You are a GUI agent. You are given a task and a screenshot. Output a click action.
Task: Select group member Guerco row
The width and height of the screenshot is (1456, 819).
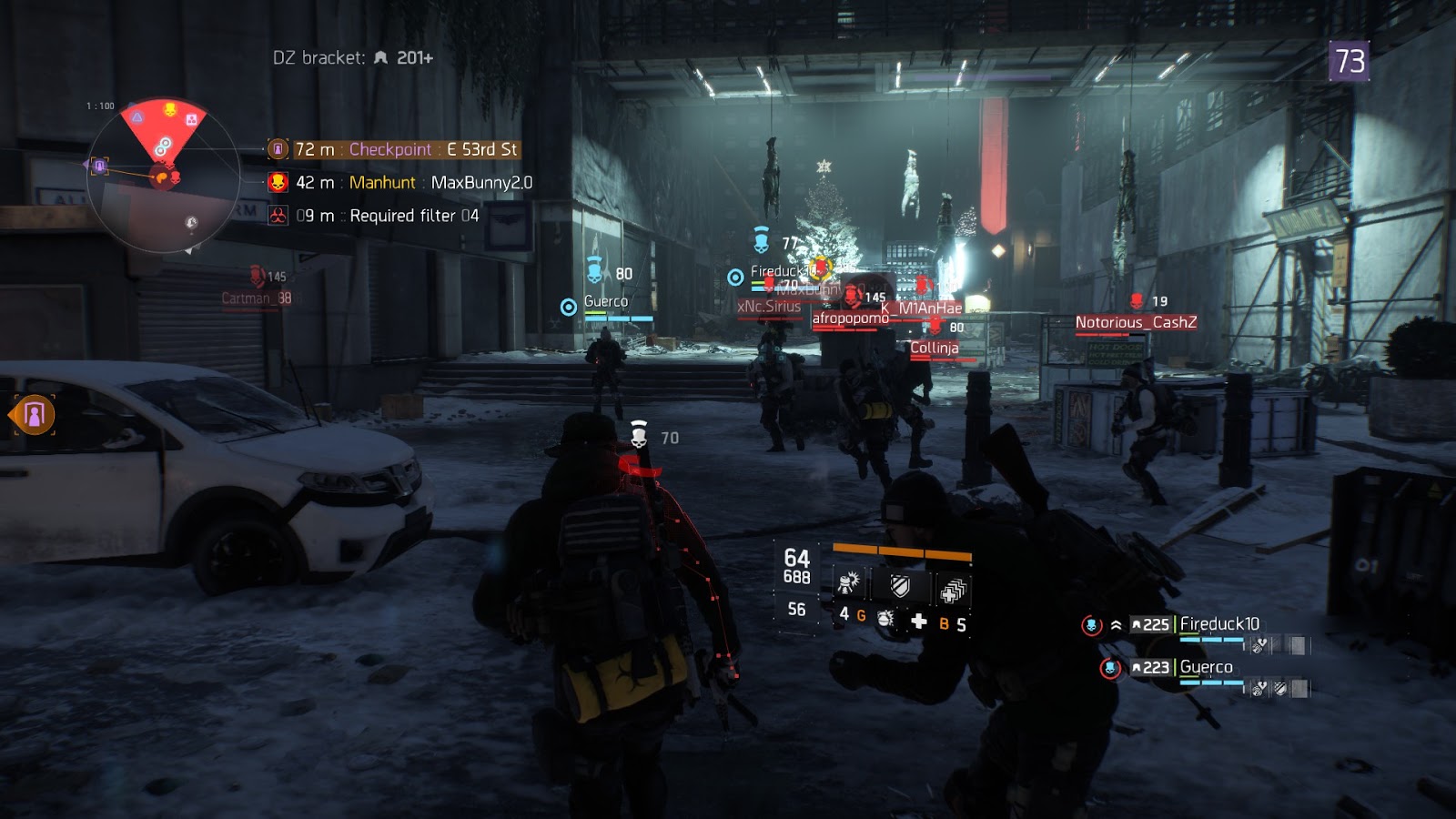1183,668
